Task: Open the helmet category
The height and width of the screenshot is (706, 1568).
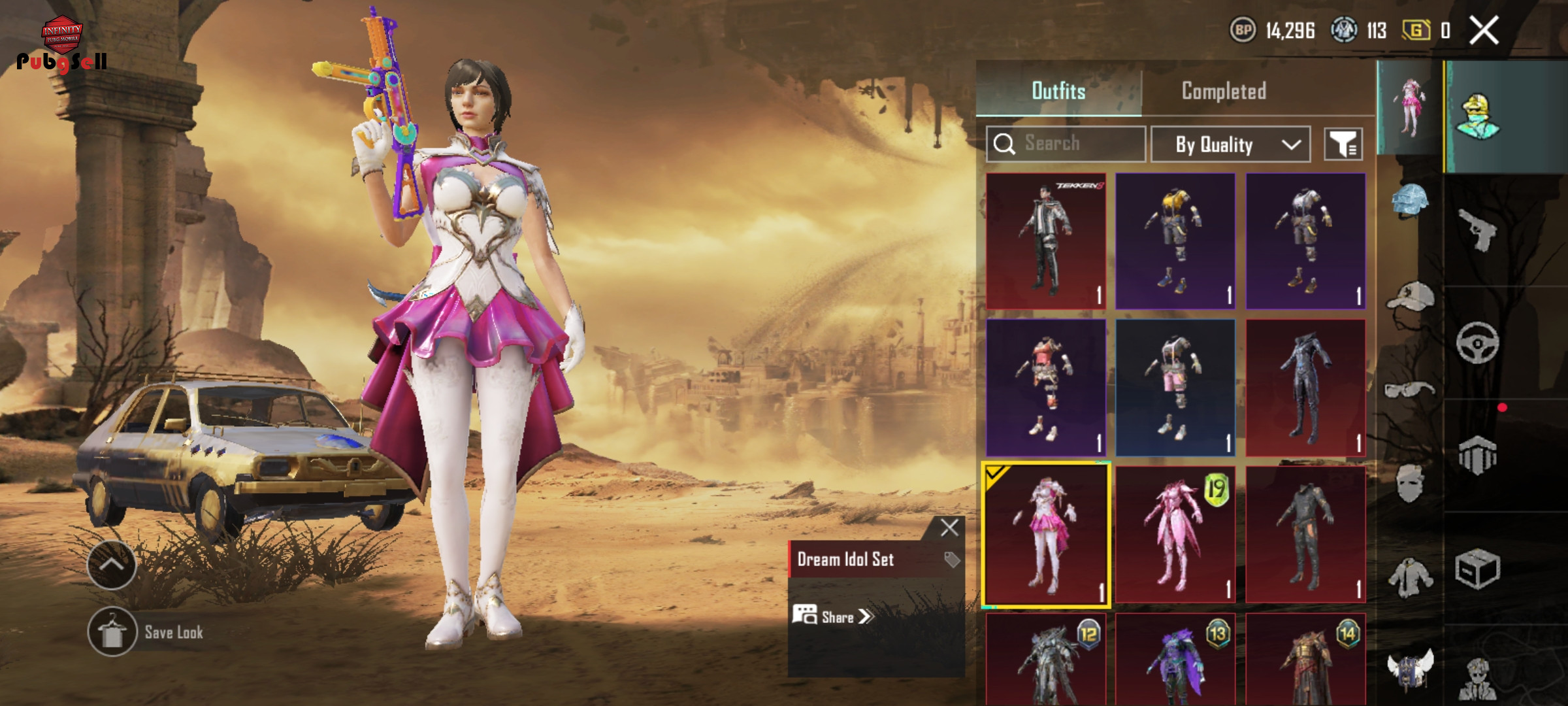Action: click(x=1409, y=200)
